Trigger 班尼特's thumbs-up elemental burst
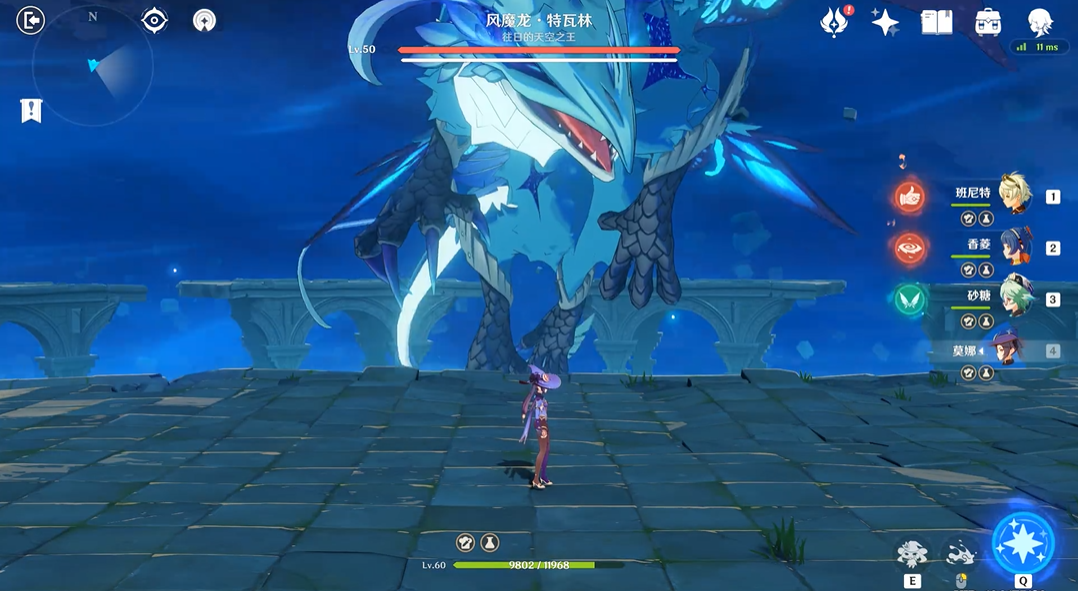Image resolution: width=1078 pixels, height=591 pixels. click(x=910, y=197)
